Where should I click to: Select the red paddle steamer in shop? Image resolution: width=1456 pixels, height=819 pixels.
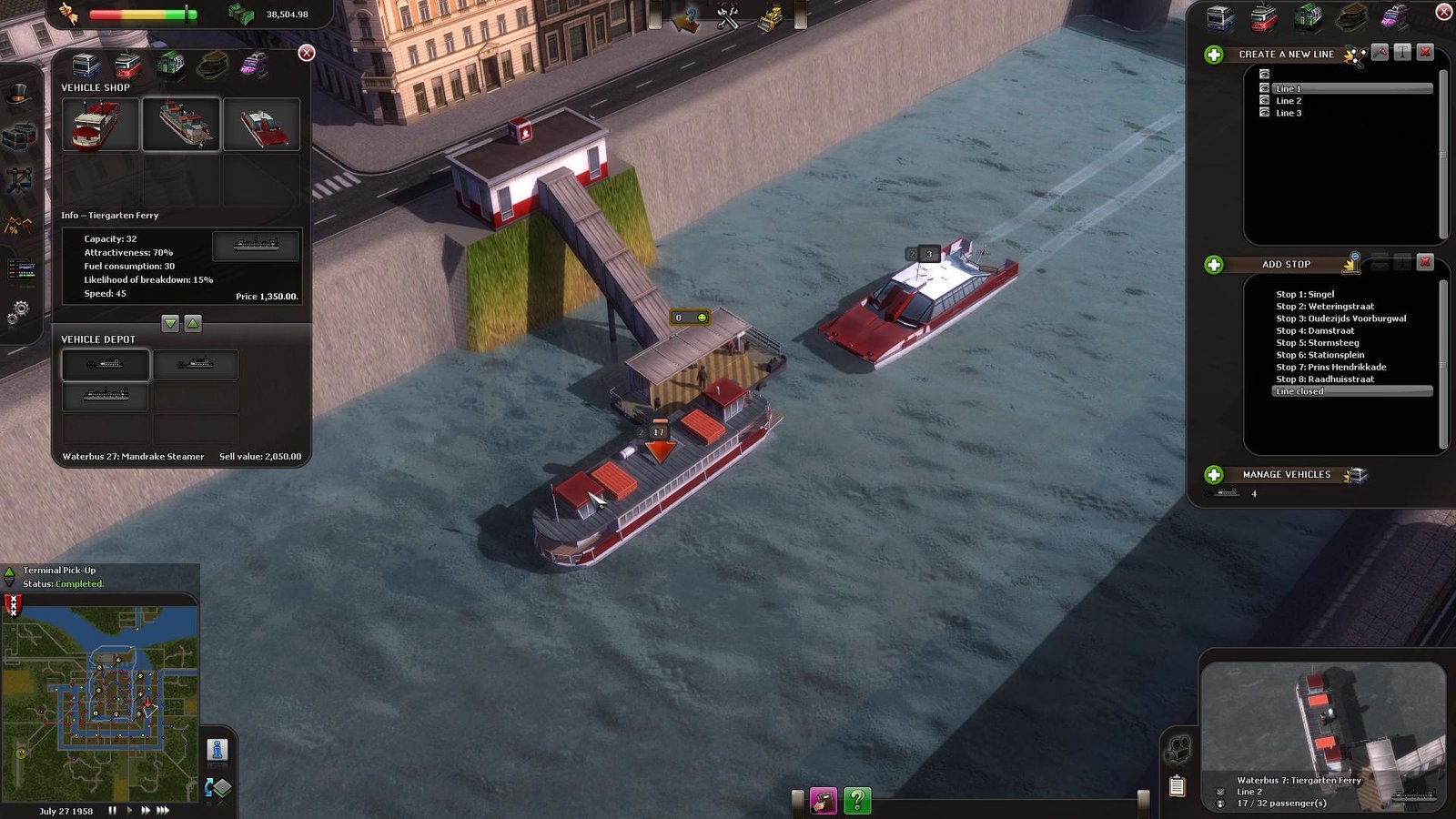click(x=100, y=125)
